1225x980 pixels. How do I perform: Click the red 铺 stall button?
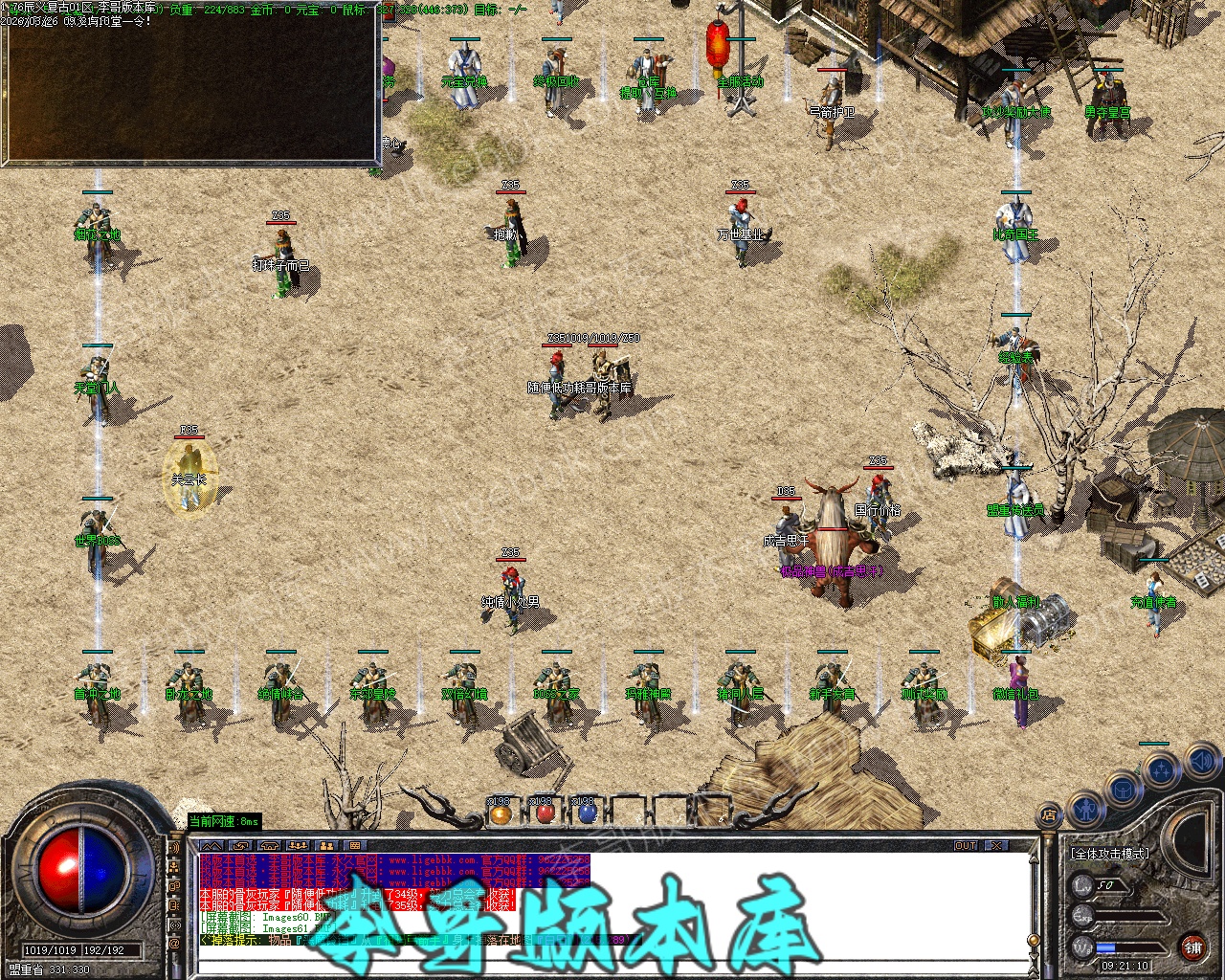coord(1193,947)
